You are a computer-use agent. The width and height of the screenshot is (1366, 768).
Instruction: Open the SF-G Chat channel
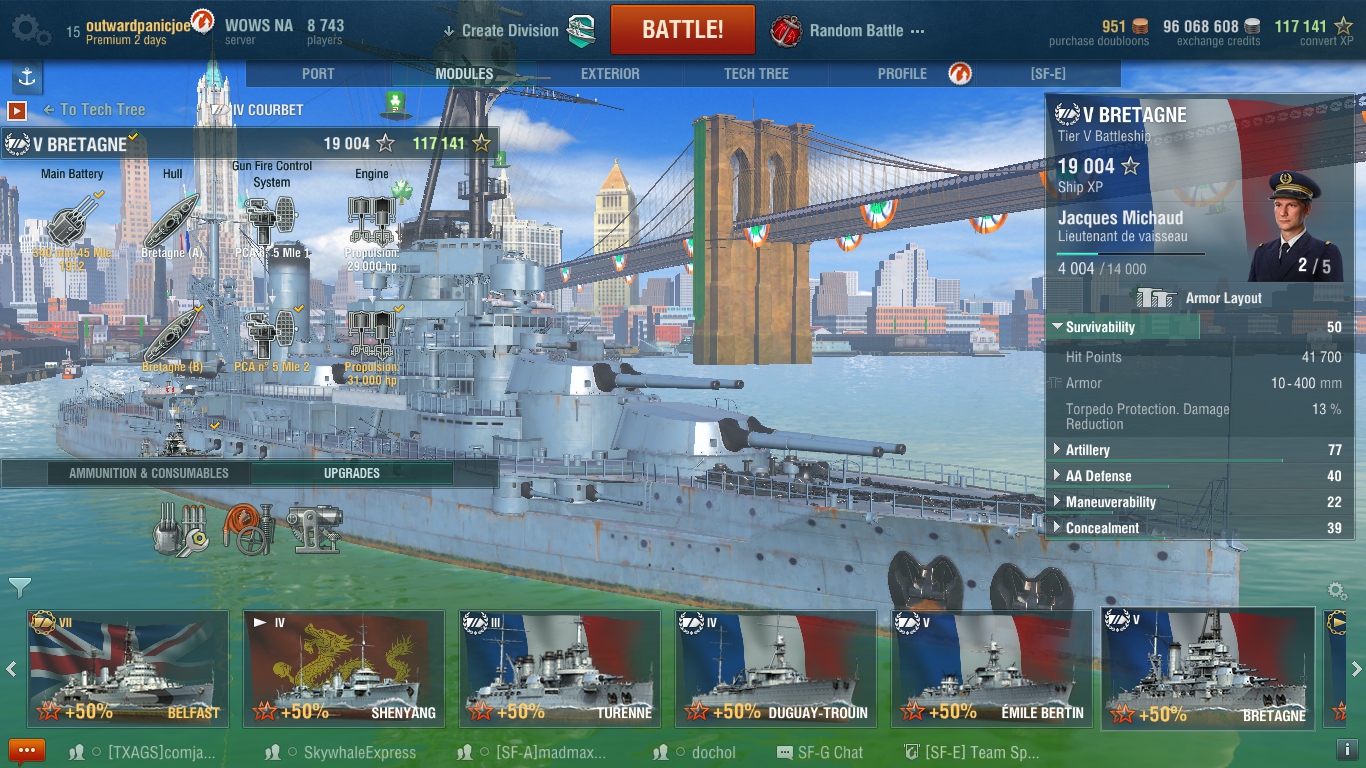[820, 752]
